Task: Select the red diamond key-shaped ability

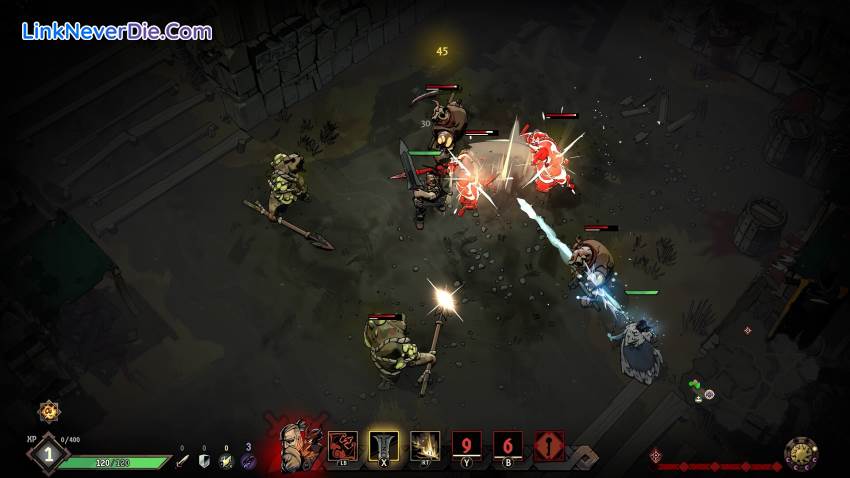Action: click(x=548, y=446)
